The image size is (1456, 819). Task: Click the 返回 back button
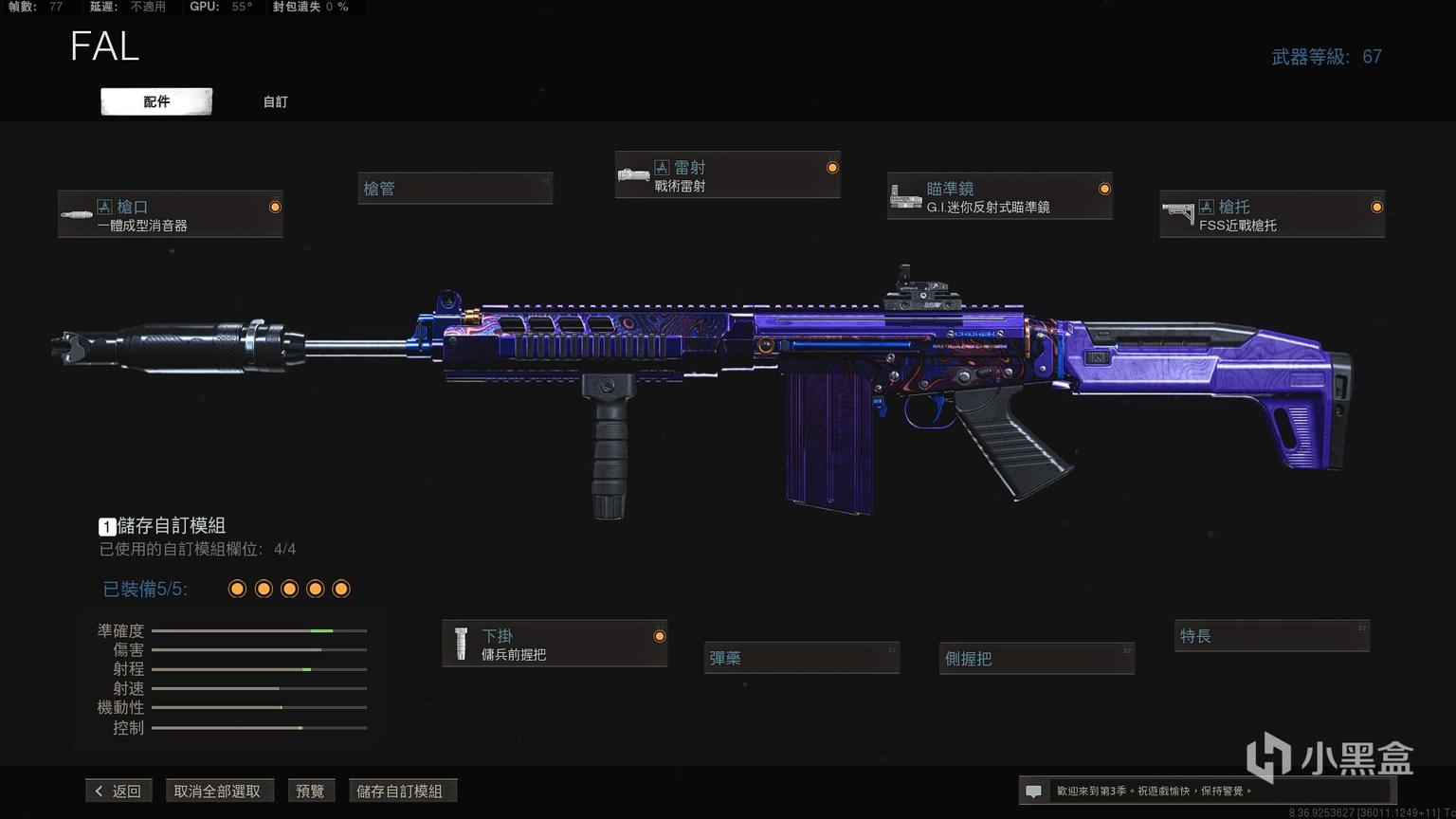118,791
